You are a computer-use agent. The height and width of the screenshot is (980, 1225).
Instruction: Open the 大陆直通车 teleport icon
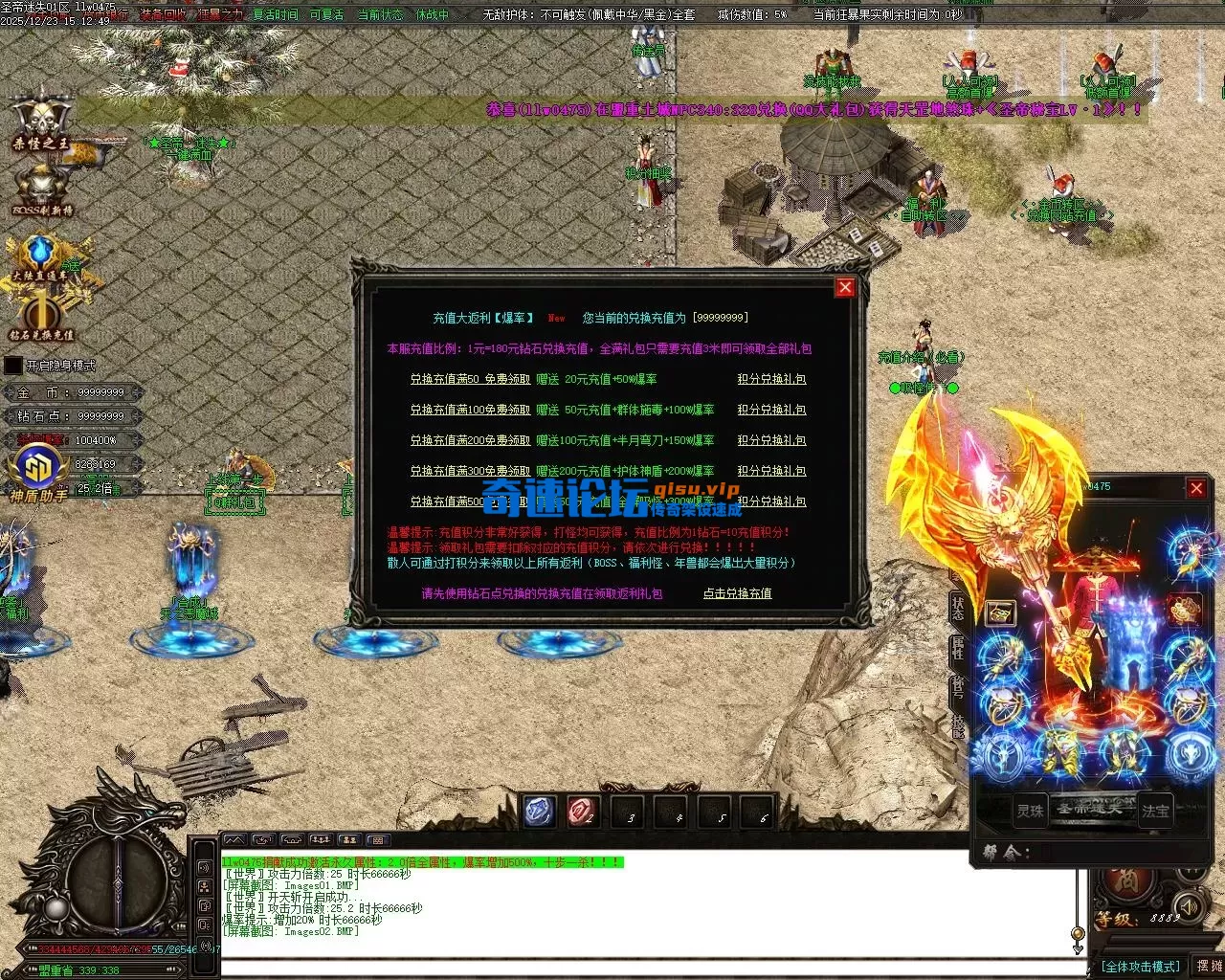tap(40, 256)
